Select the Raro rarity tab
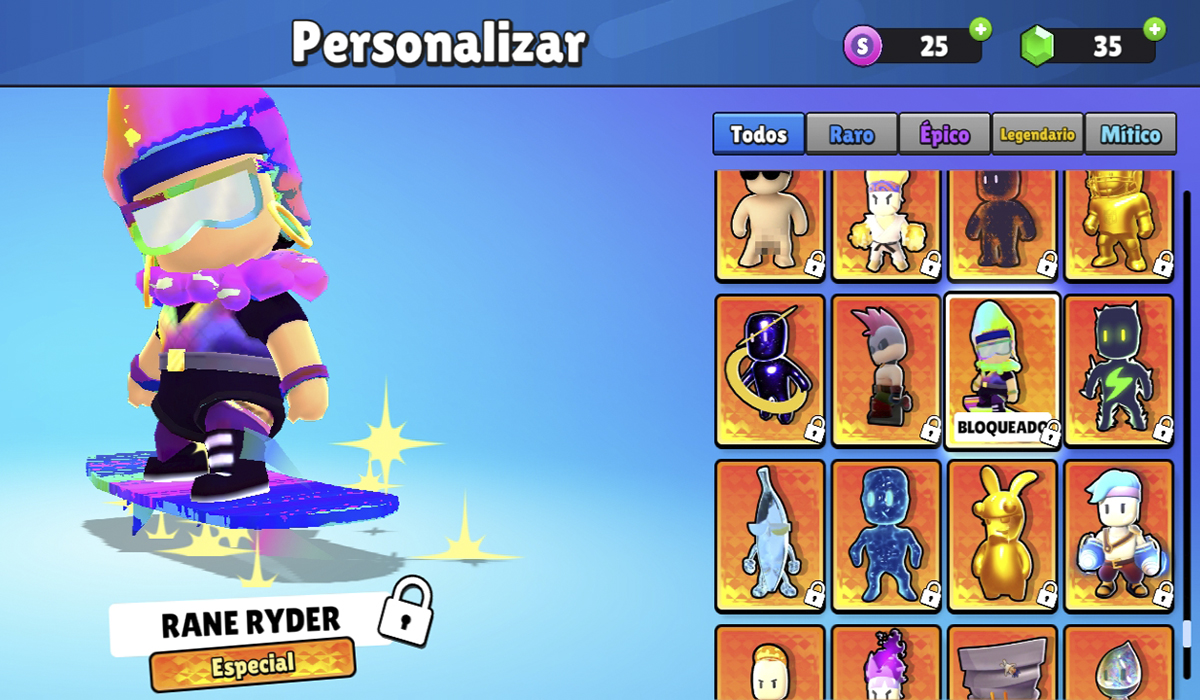This screenshot has height=700, width=1200. coord(851,134)
